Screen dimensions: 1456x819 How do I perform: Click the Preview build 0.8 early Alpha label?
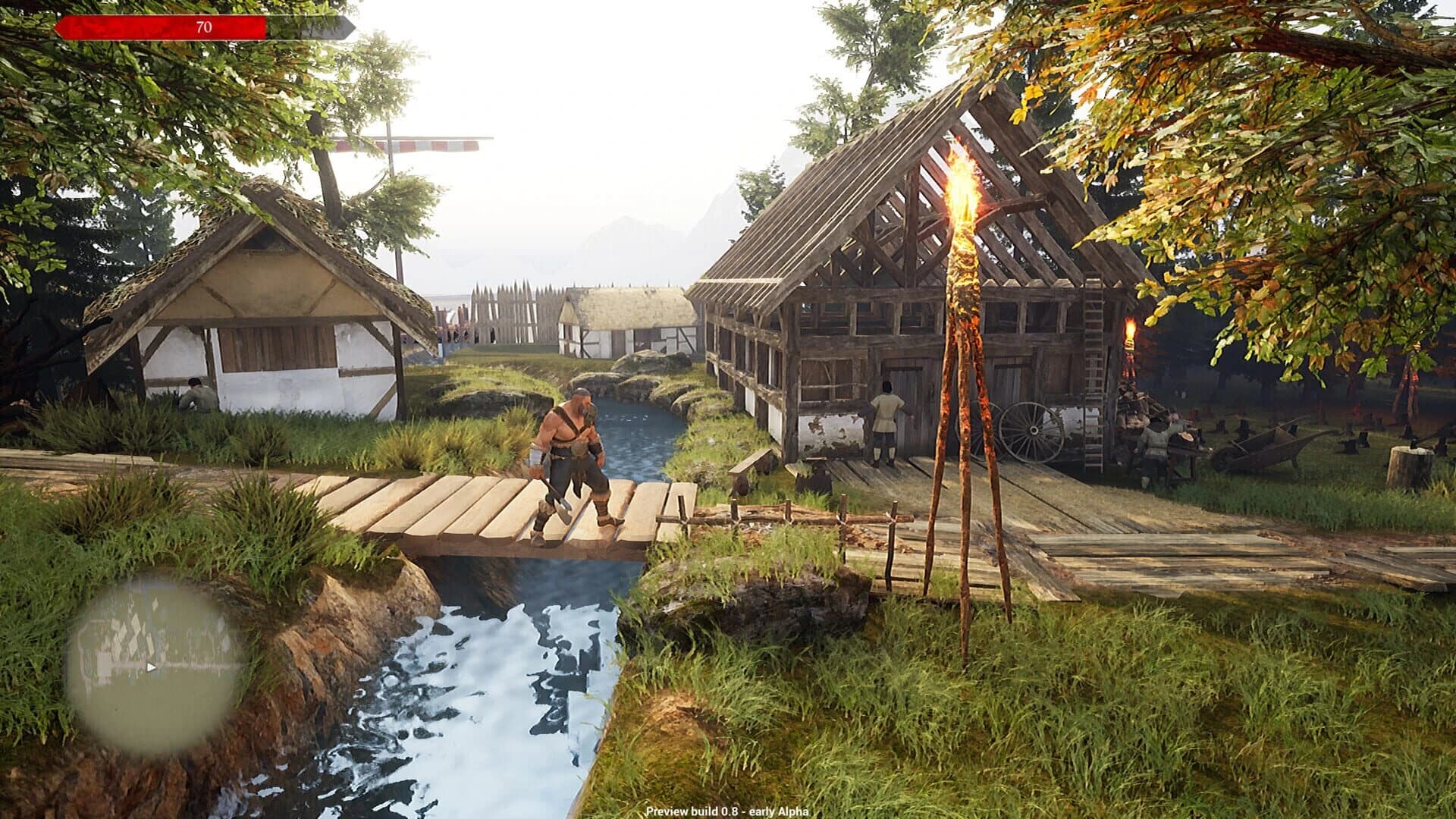[x=728, y=813]
